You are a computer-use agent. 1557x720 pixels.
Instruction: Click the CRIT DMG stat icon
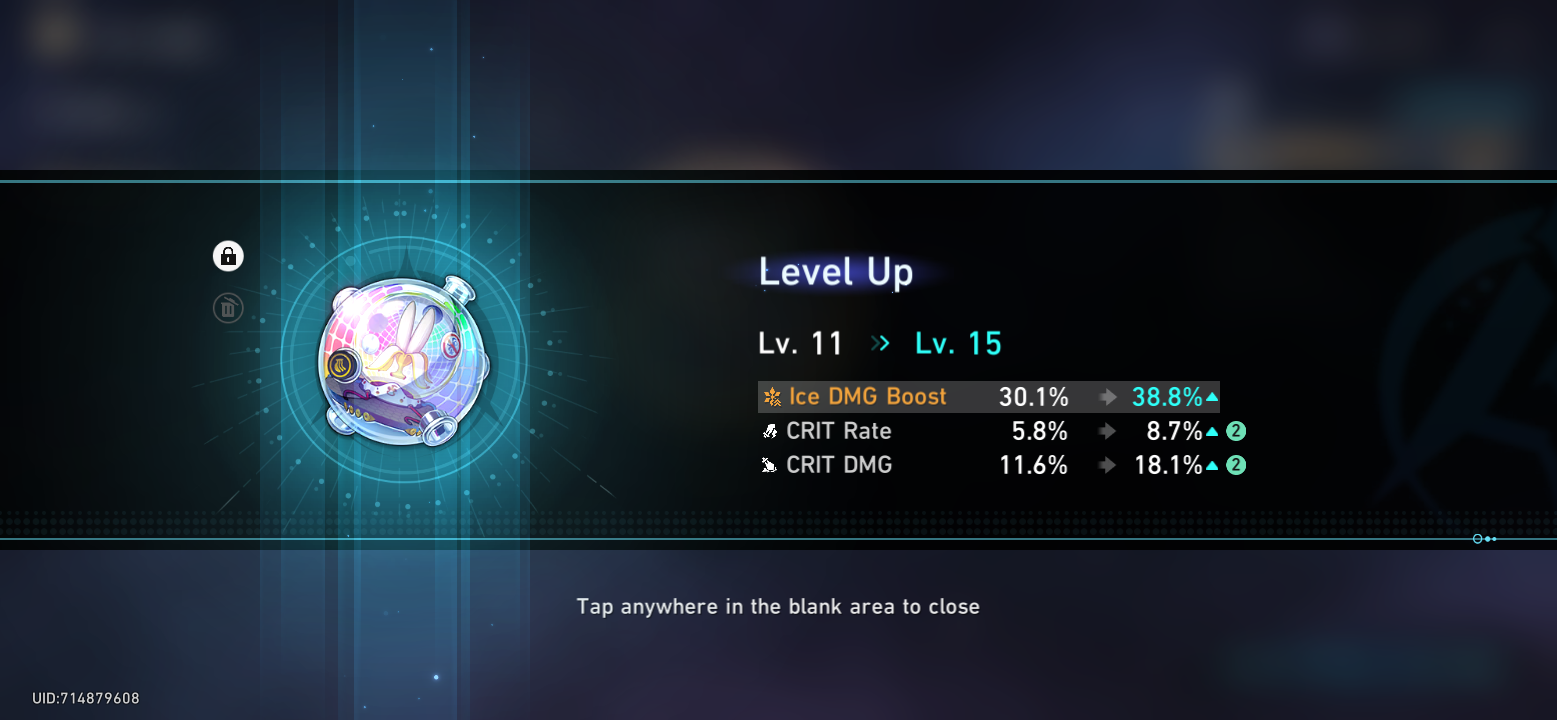(769, 465)
